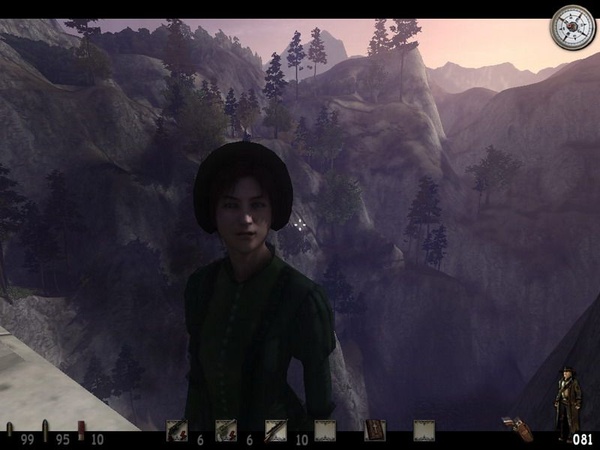Select the rifle weapon slot

click(275, 430)
